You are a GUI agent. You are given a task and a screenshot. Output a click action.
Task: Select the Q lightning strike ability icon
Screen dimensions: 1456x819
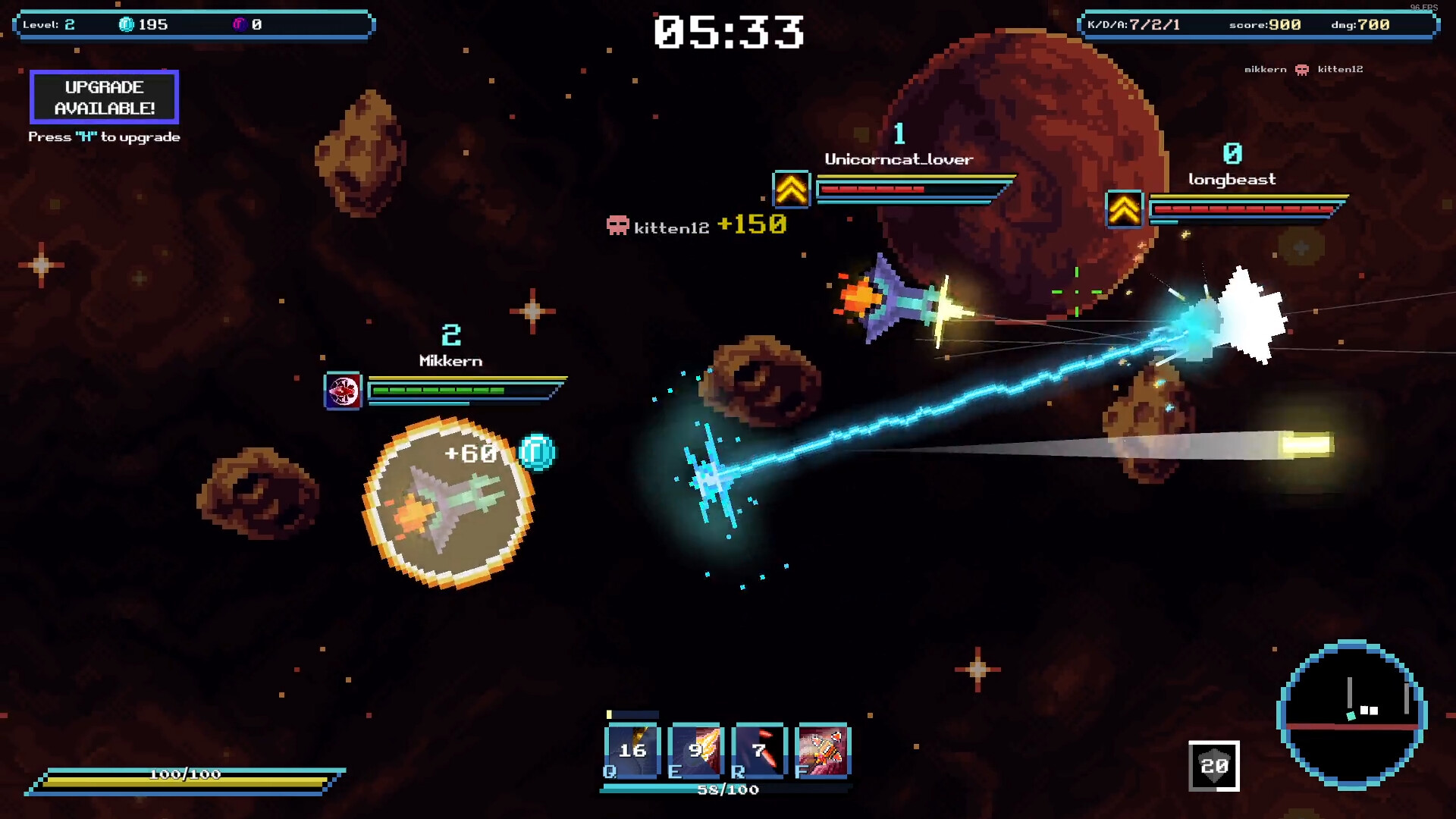631,751
